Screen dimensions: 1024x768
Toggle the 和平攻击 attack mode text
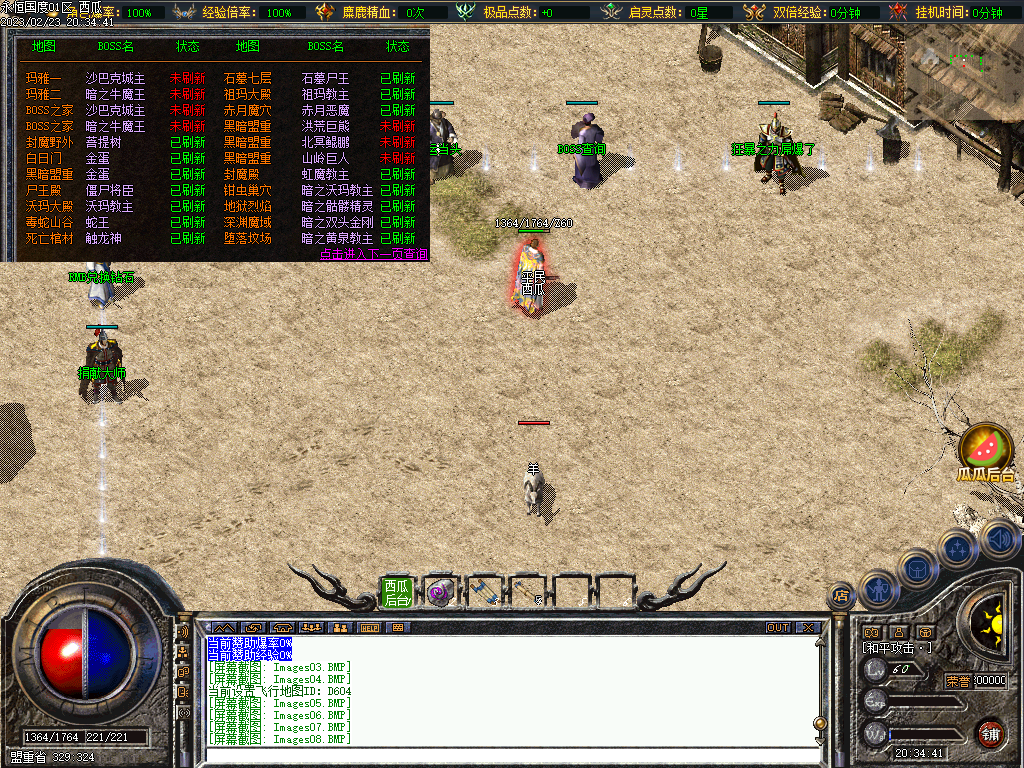click(x=897, y=648)
